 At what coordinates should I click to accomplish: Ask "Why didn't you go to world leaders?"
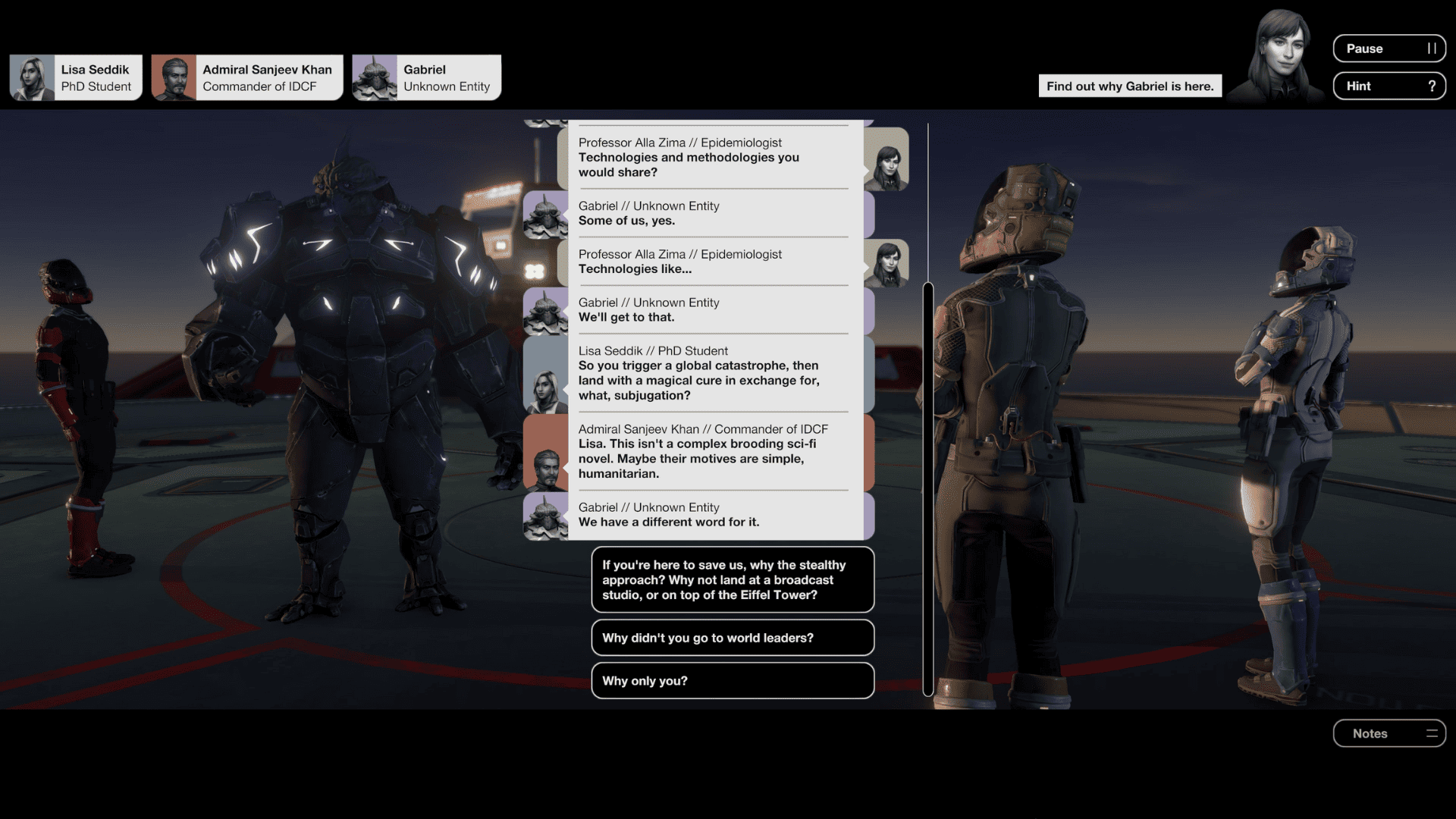(x=732, y=638)
